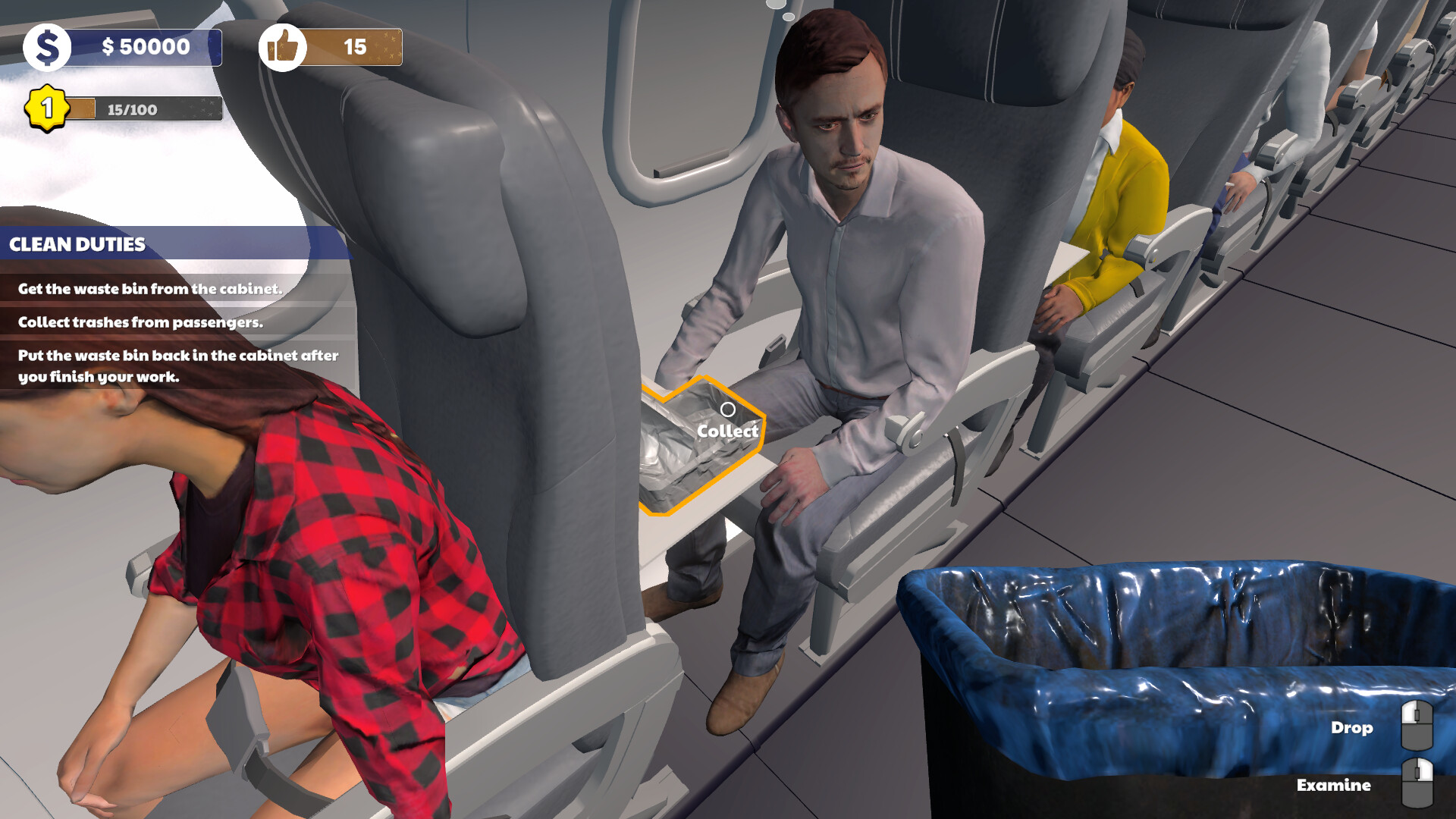Click the dollar sign money icon
The width and height of the screenshot is (1456, 819).
[49, 47]
